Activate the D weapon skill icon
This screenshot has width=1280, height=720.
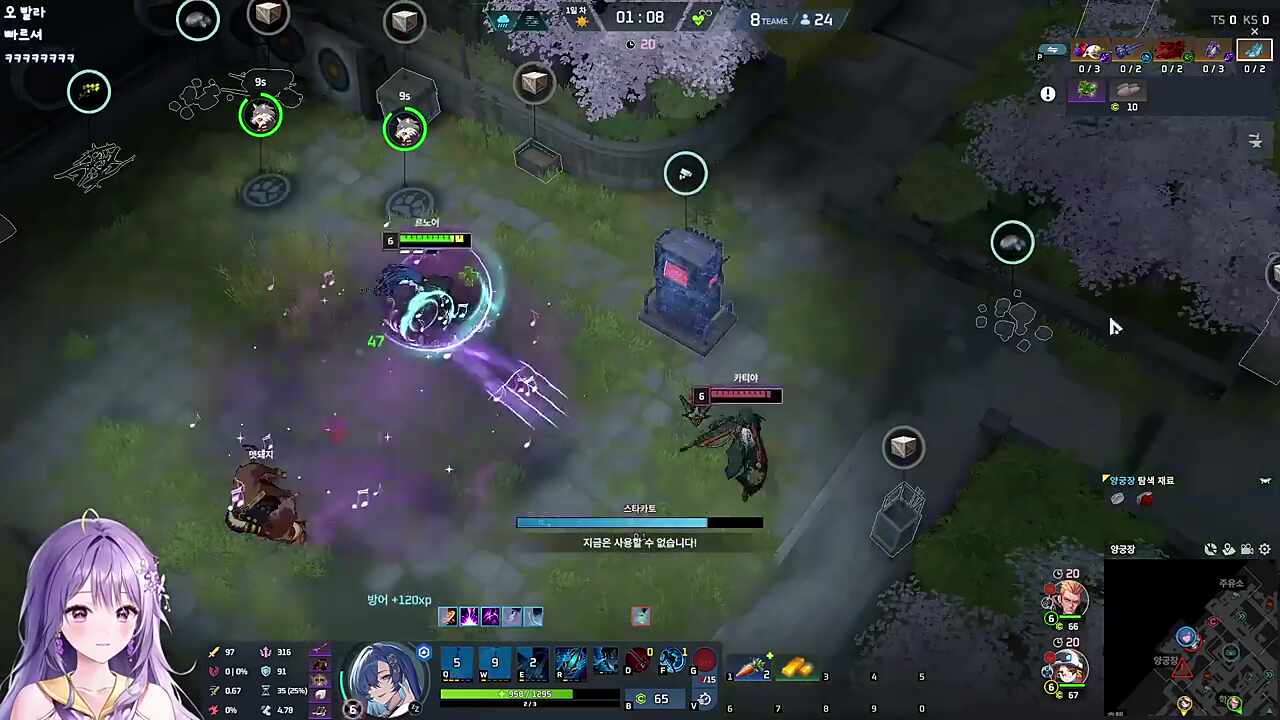(x=639, y=661)
